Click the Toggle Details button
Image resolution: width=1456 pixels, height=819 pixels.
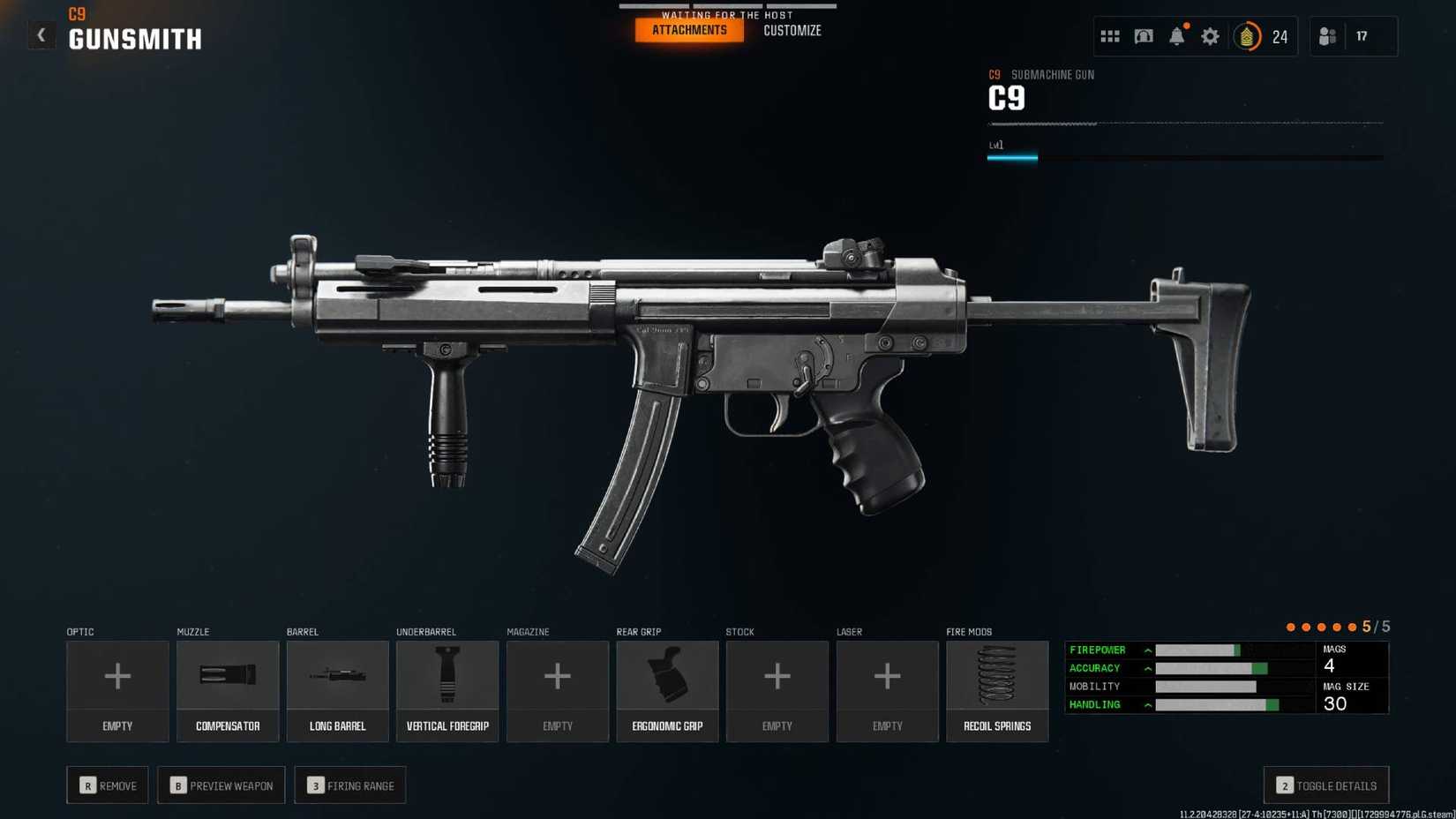[x=1325, y=785]
